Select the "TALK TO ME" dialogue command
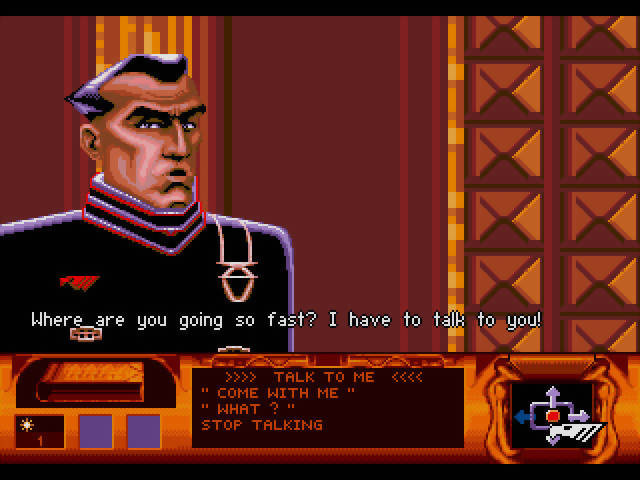640x480 pixels. click(325, 377)
